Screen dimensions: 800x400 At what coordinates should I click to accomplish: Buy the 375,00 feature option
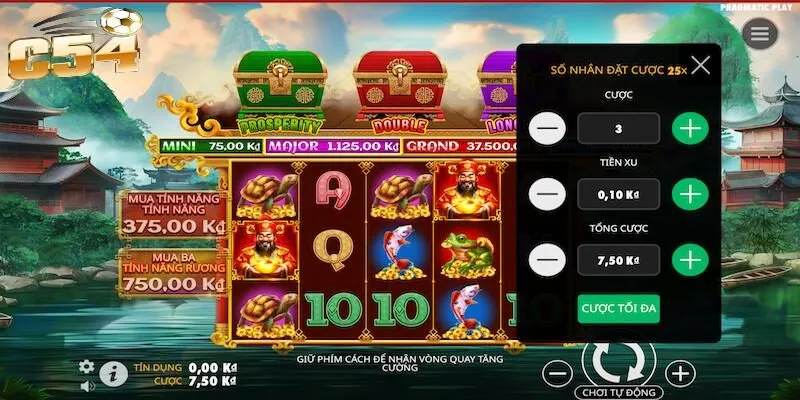172,215
